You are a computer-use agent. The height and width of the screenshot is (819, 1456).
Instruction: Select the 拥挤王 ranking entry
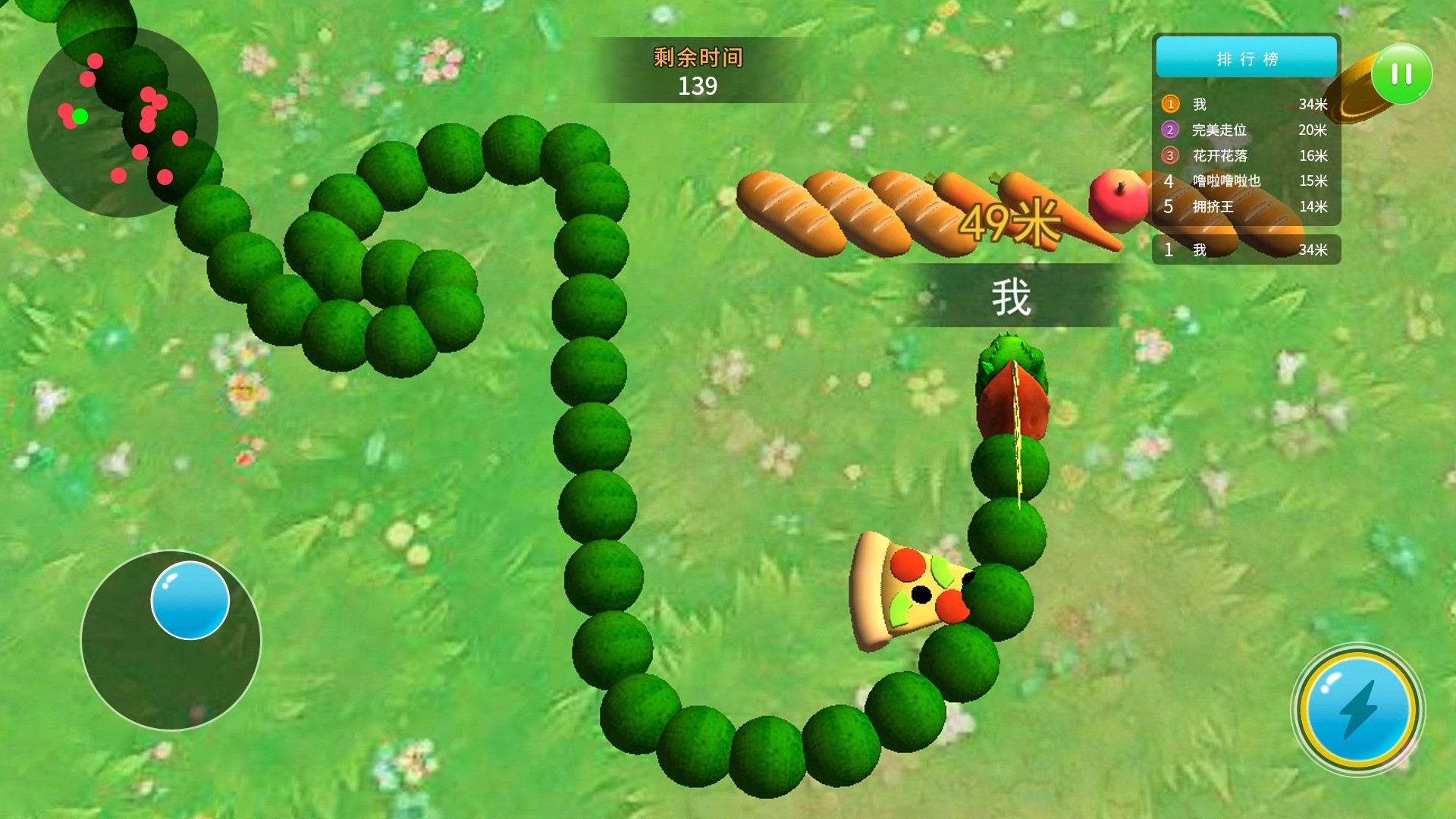tap(1244, 206)
